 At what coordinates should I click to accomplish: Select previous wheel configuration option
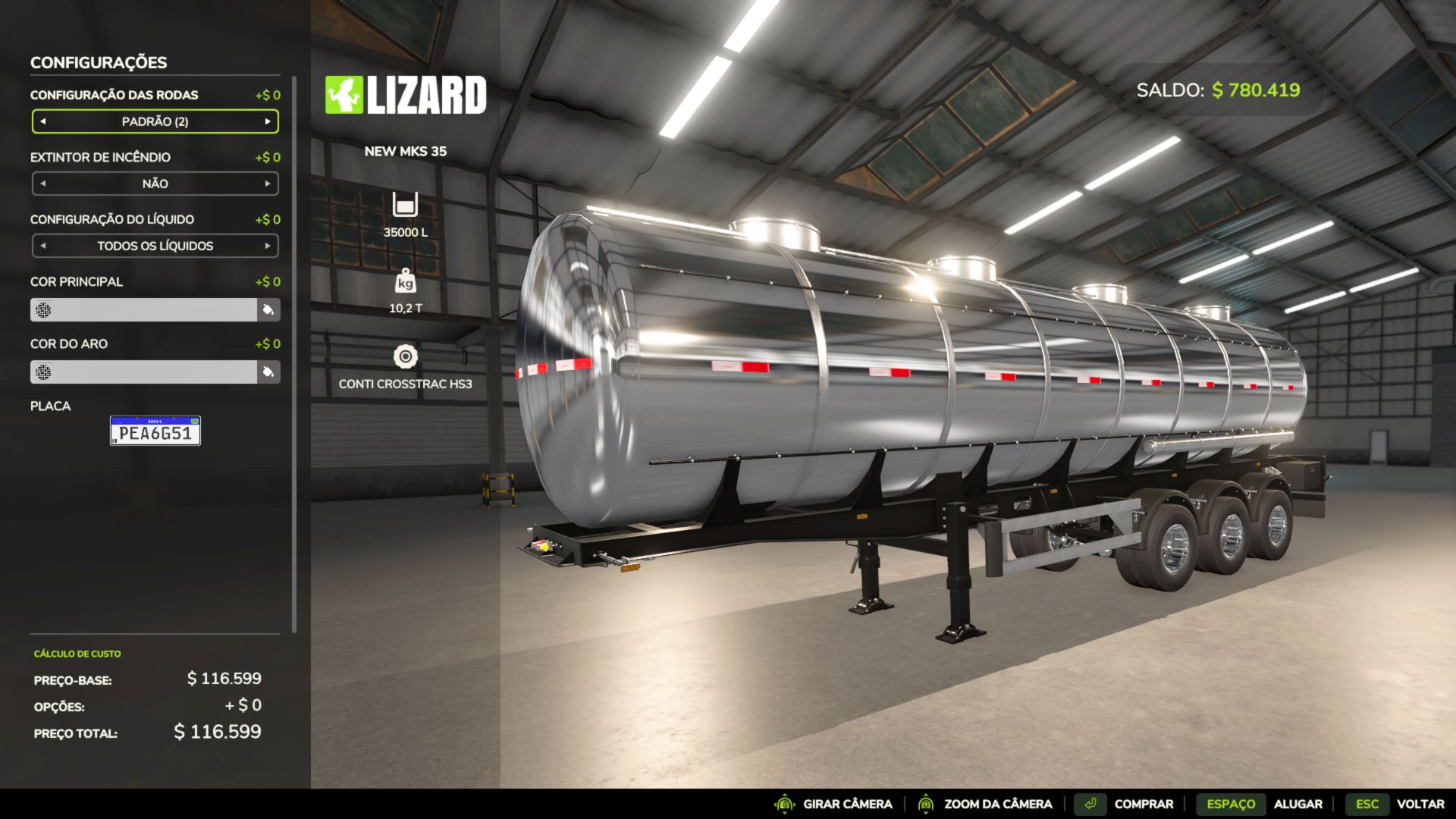(x=43, y=121)
